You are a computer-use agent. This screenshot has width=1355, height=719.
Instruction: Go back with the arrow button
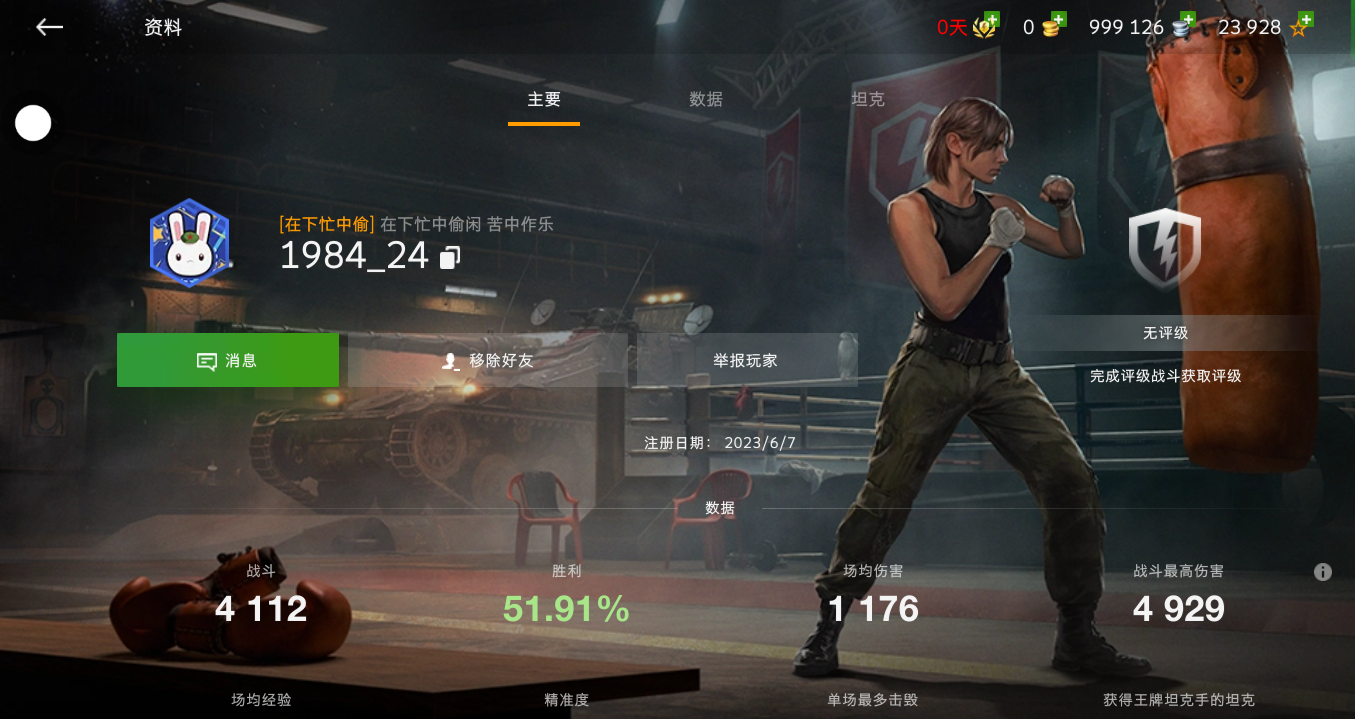[x=49, y=28]
